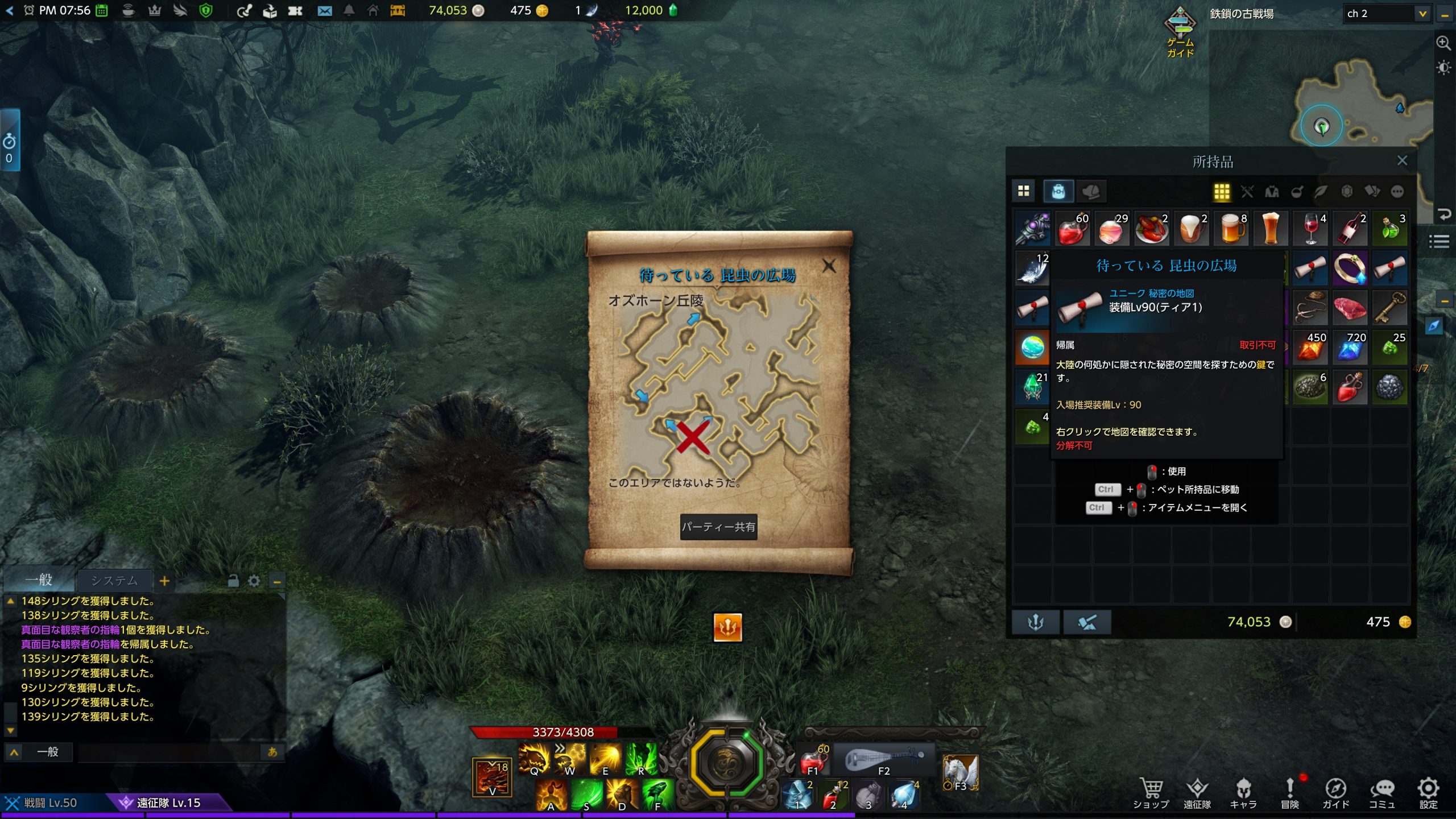The width and height of the screenshot is (1456, 819).
Task: Open the channel ch 2 dropdown
Action: (x=1422, y=14)
